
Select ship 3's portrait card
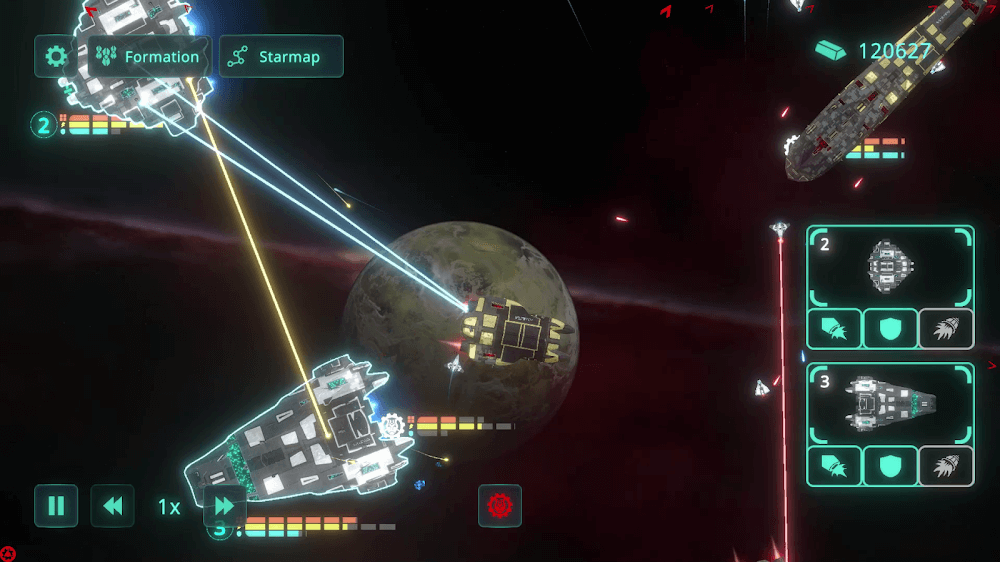(890, 404)
